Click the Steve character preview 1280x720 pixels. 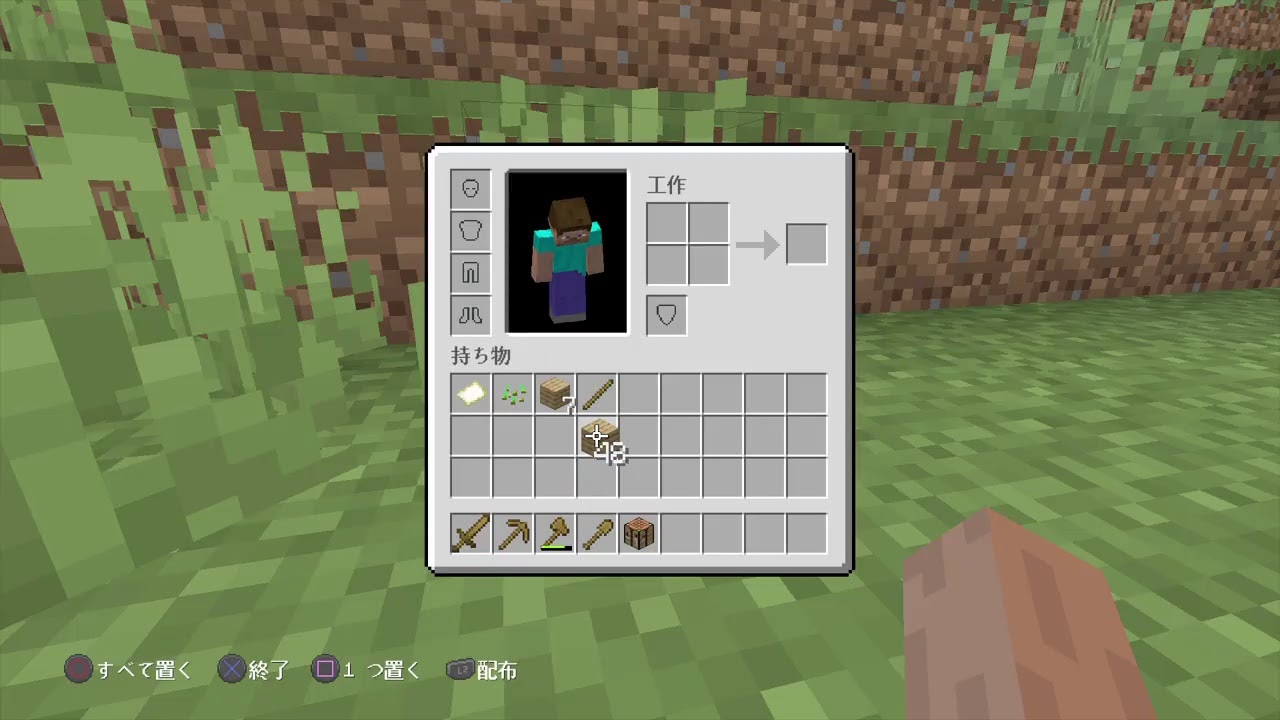566,250
